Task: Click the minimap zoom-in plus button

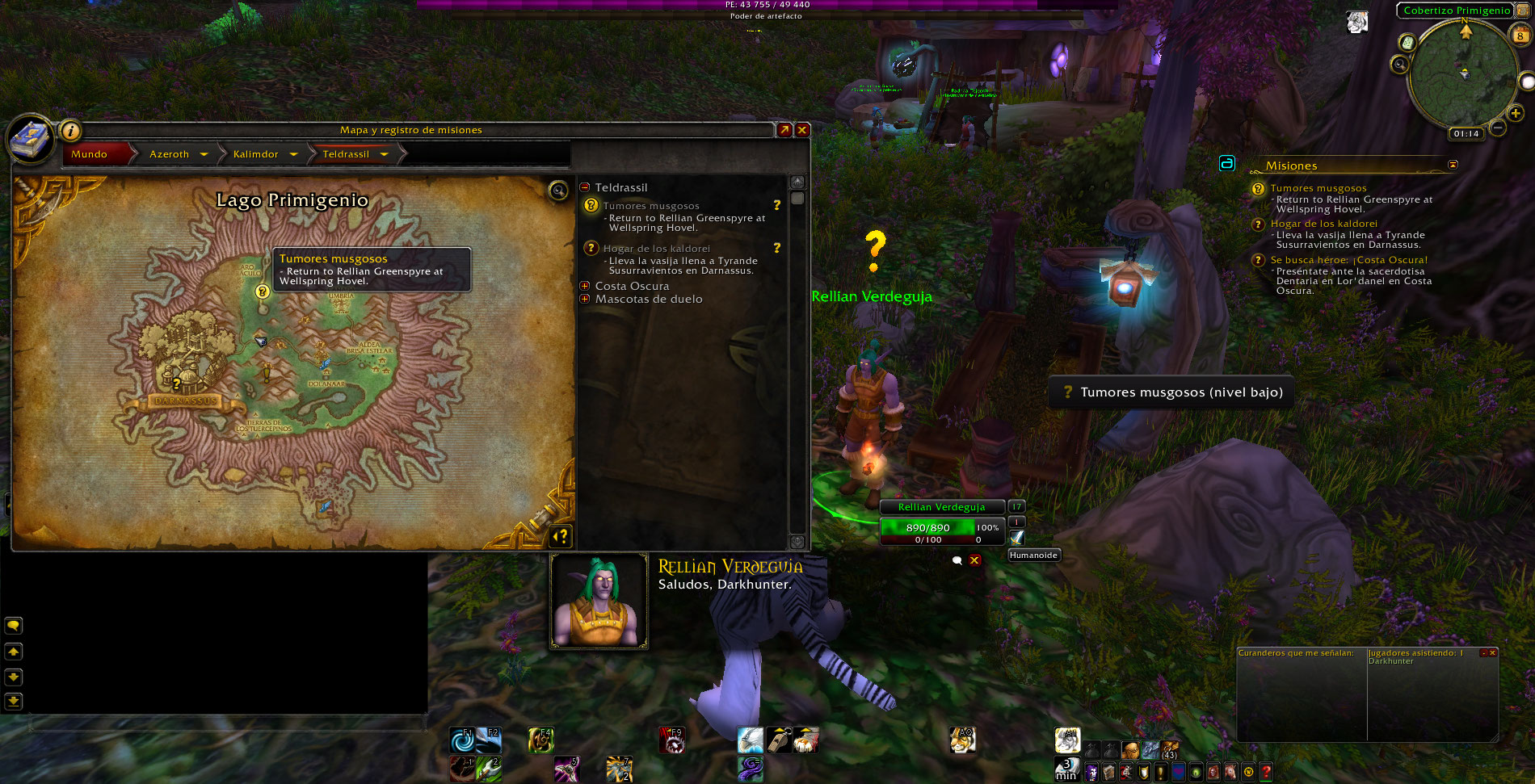Action: pyautogui.click(x=1516, y=114)
